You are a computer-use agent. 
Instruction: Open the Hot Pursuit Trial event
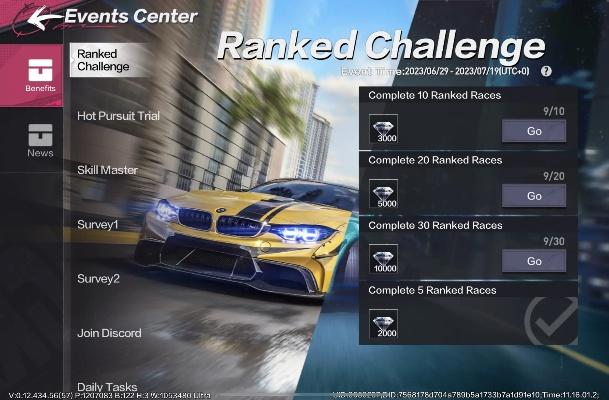[118, 116]
